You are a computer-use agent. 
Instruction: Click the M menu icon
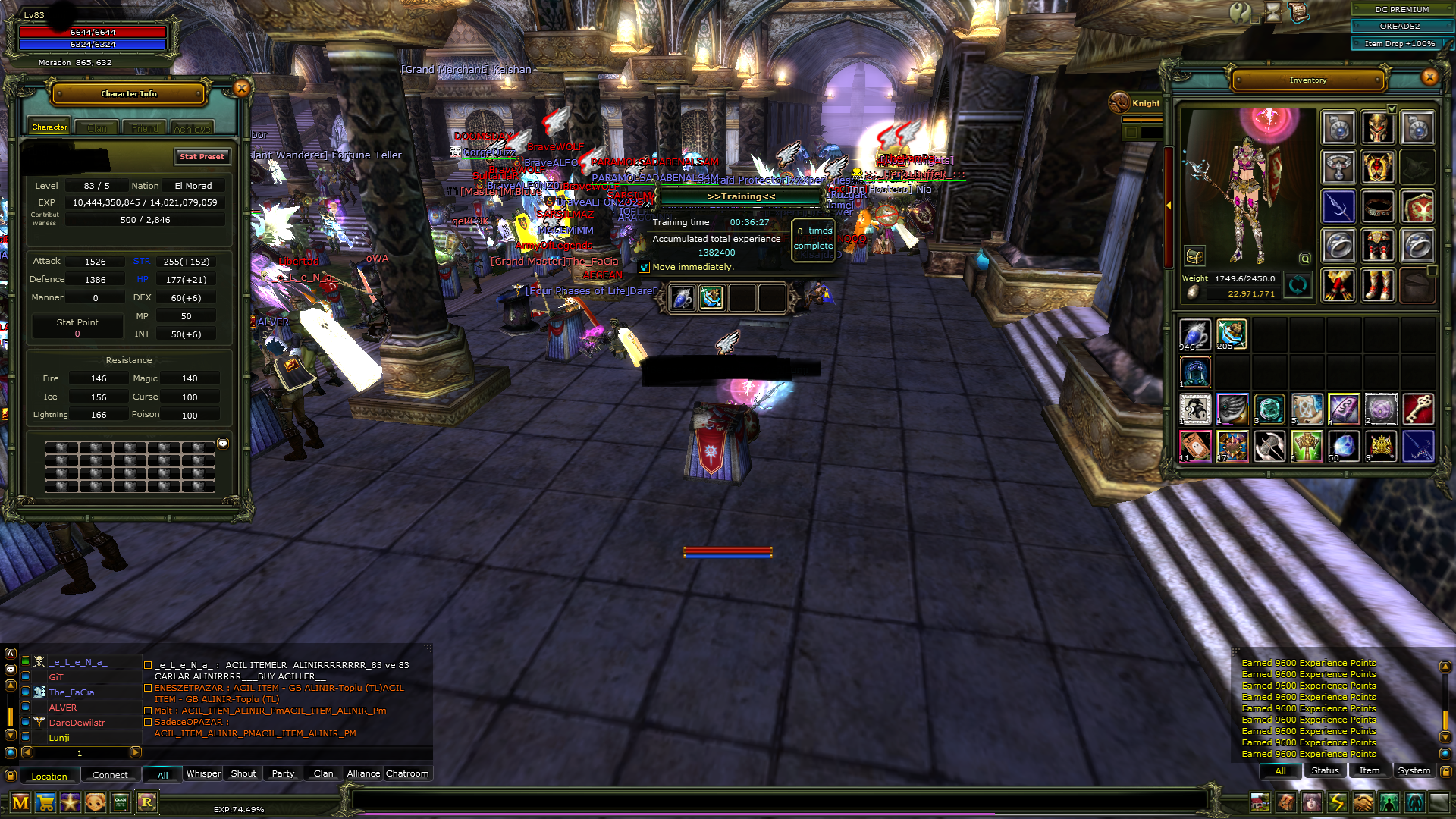(x=20, y=802)
